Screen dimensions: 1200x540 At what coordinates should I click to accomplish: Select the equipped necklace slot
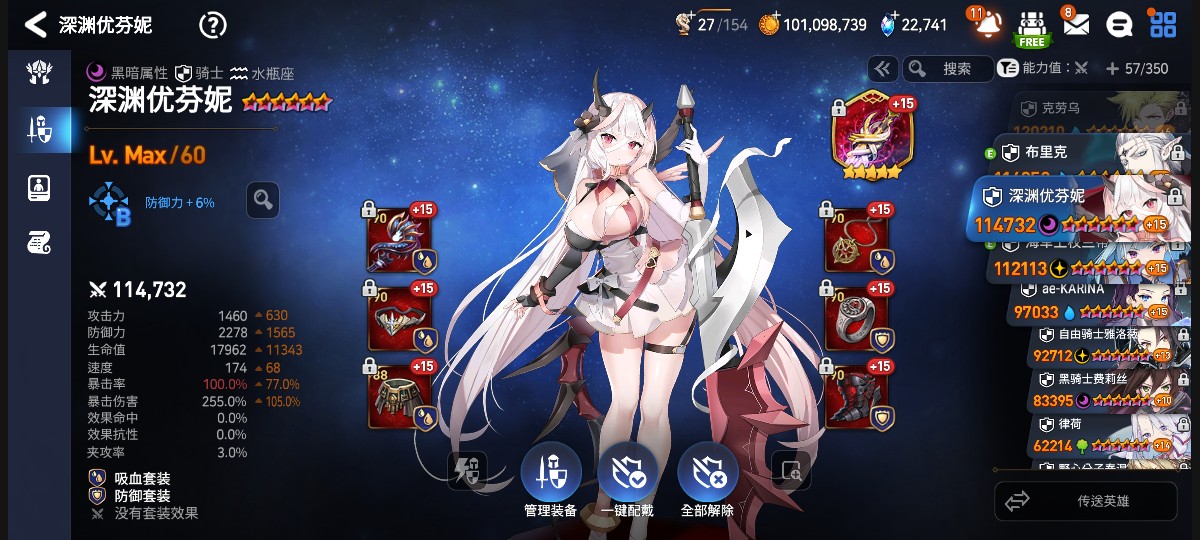(x=858, y=241)
